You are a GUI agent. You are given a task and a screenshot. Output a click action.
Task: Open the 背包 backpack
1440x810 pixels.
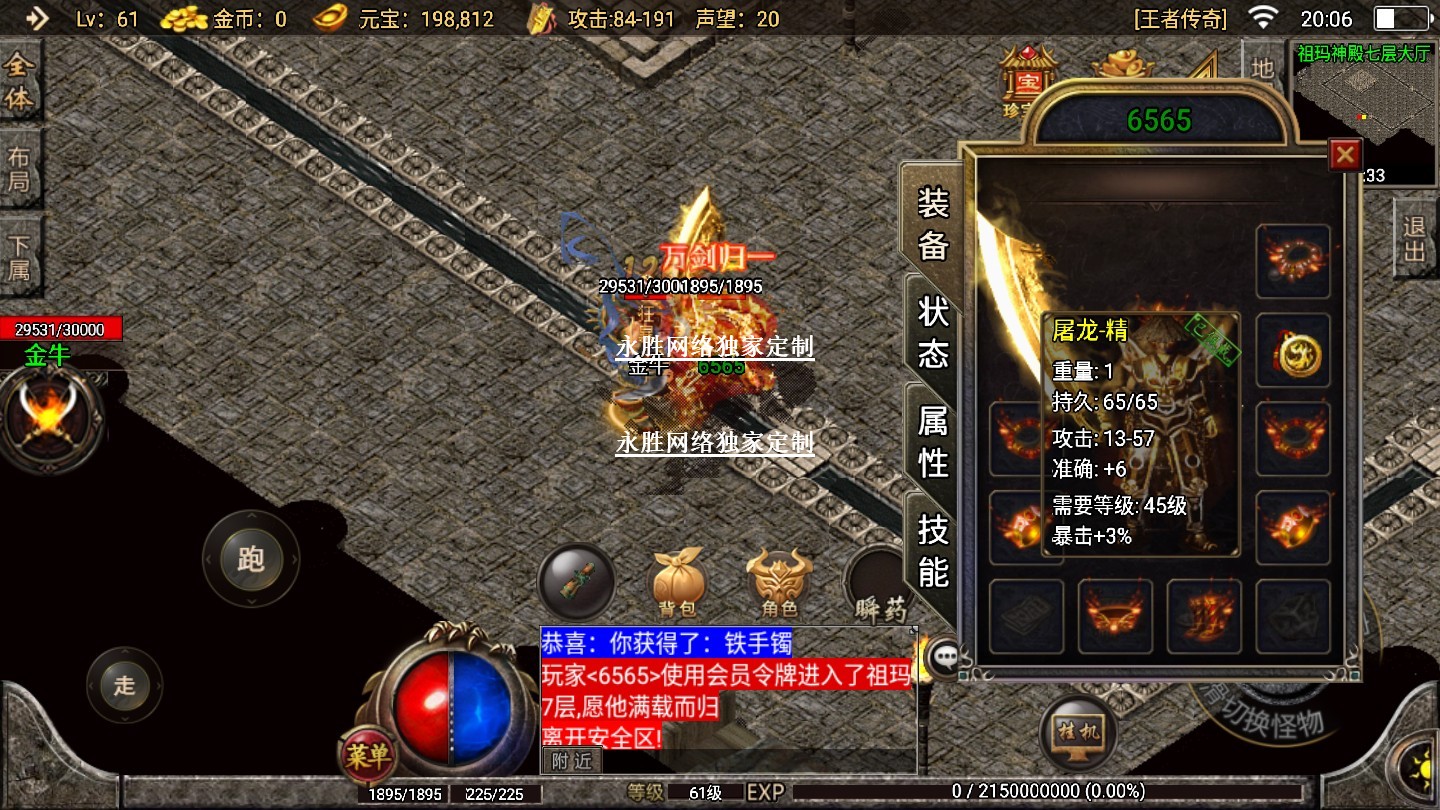pos(680,582)
